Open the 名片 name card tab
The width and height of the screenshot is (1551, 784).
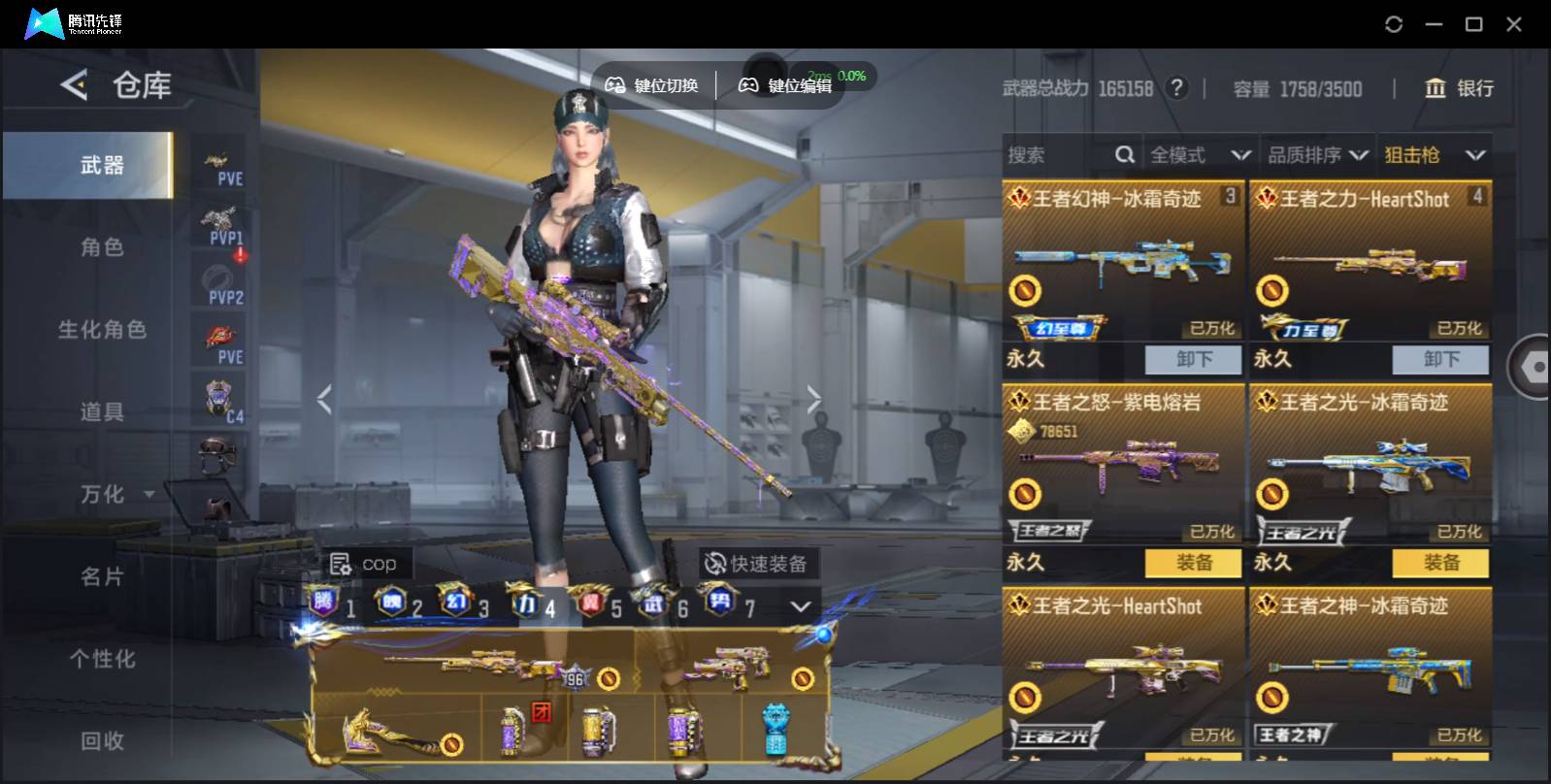(x=102, y=577)
